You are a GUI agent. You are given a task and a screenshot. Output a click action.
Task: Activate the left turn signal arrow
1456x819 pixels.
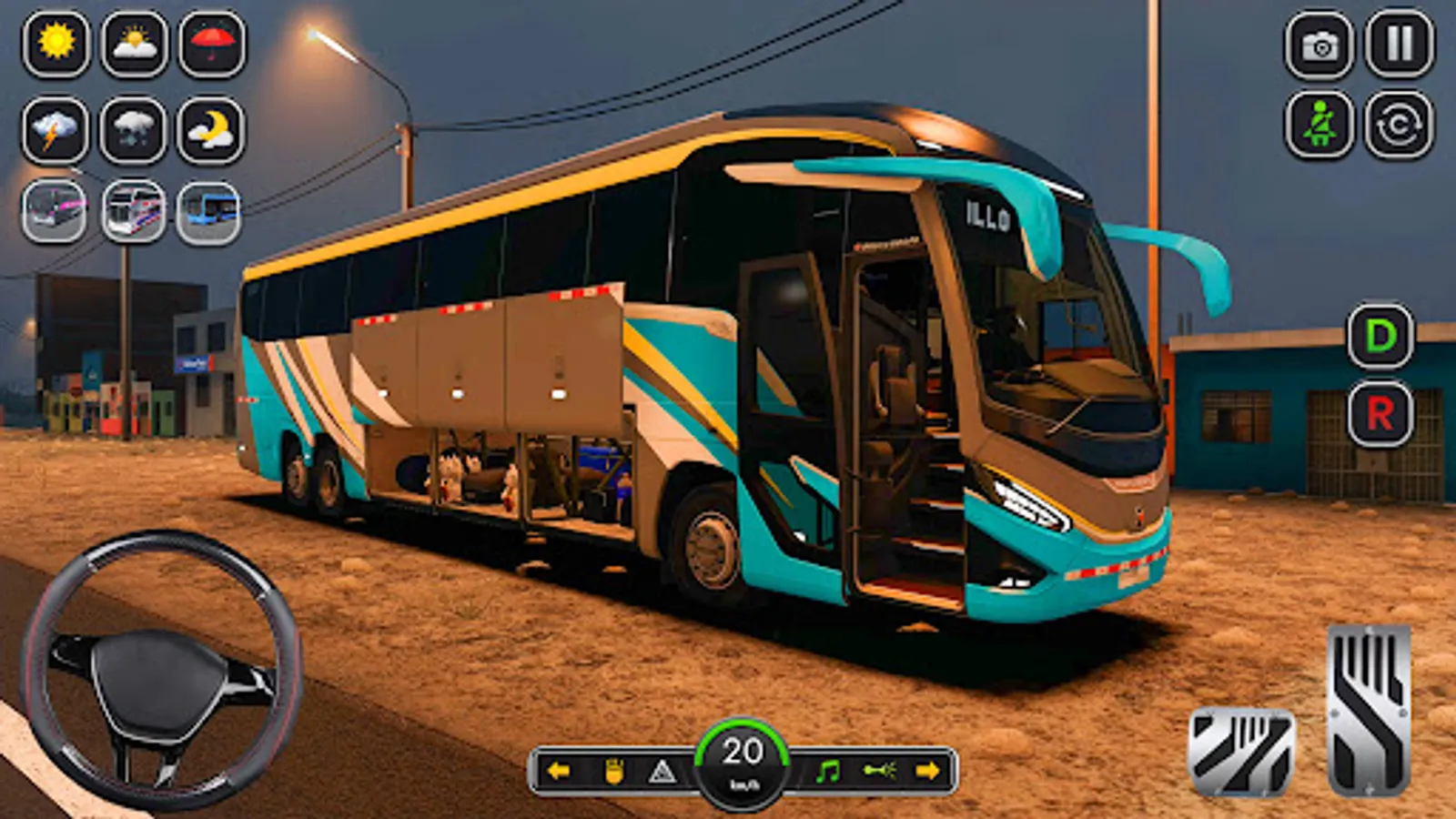pos(559,769)
